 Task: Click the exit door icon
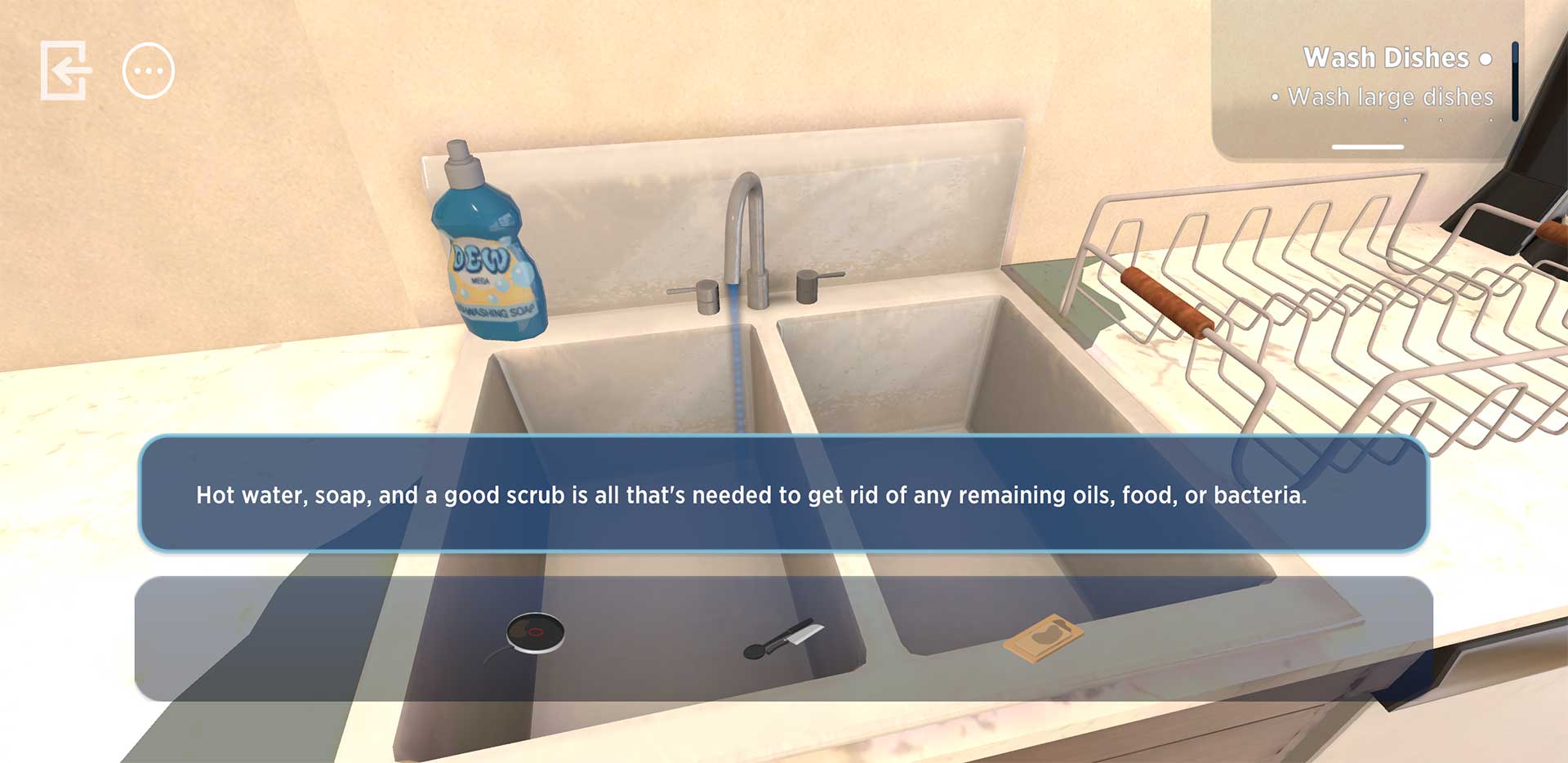[65, 71]
